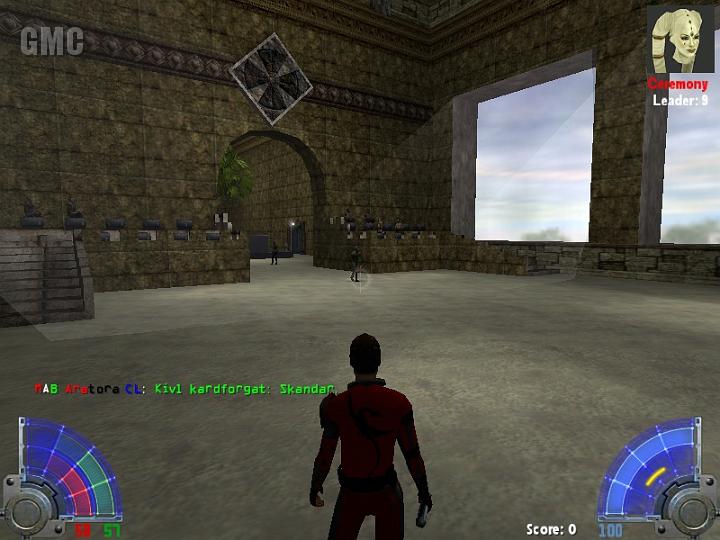Click the Ceremony leader portrait
The height and width of the screenshot is (540, 720).
click(680, 40)
